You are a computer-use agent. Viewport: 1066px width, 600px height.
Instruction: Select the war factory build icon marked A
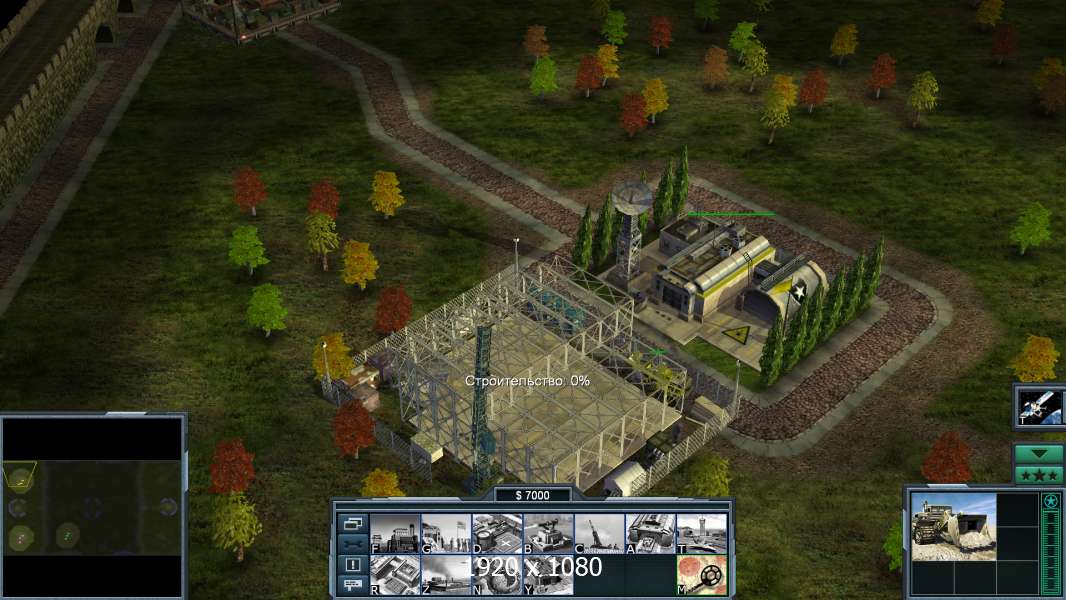point(650,534)
